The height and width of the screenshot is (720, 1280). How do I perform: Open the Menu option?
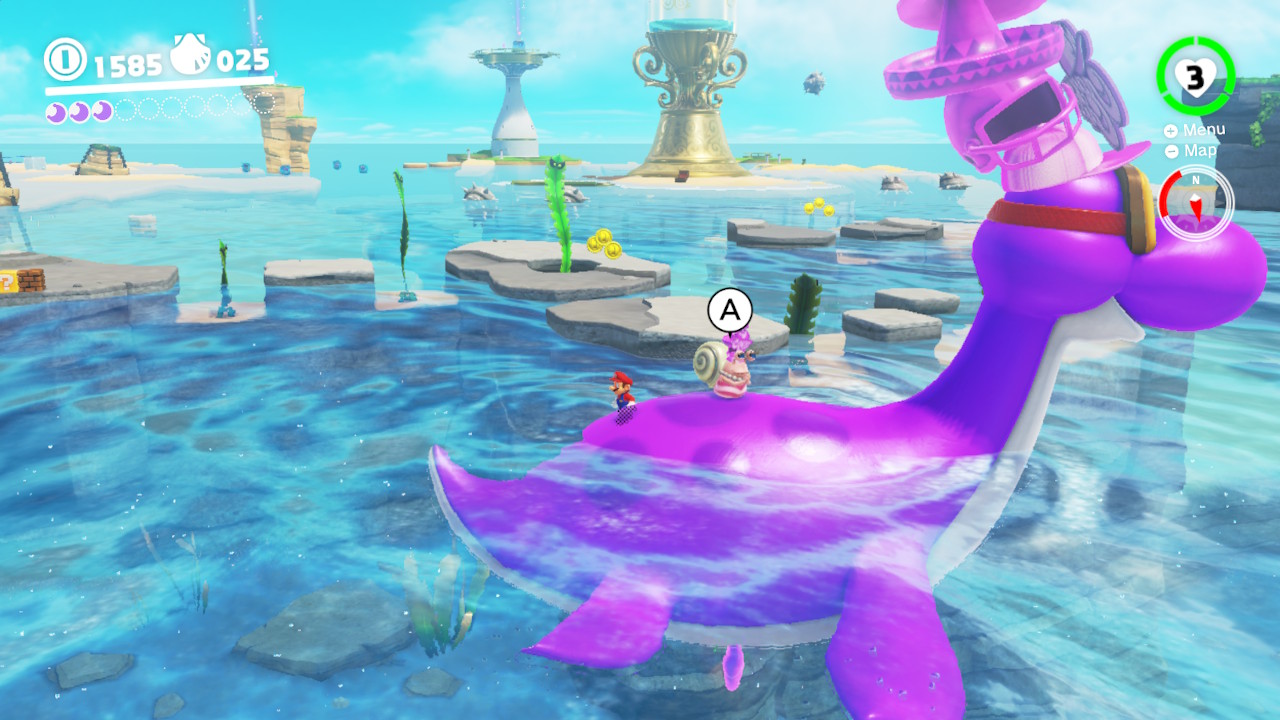pyautogui.click(x=1195, y=130)
